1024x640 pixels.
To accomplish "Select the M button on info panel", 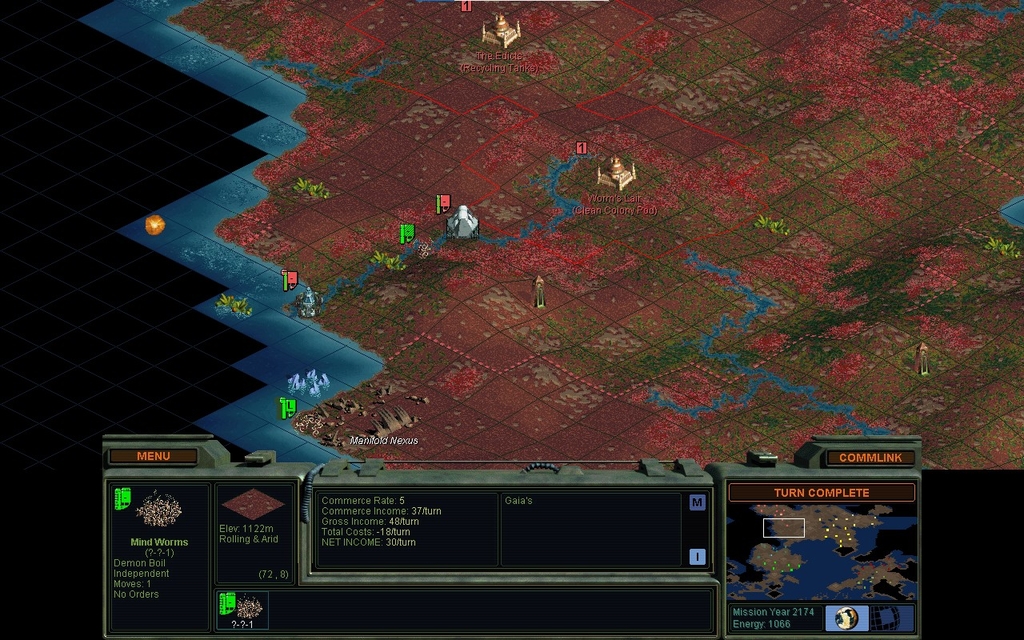I will tap(697, 503).
